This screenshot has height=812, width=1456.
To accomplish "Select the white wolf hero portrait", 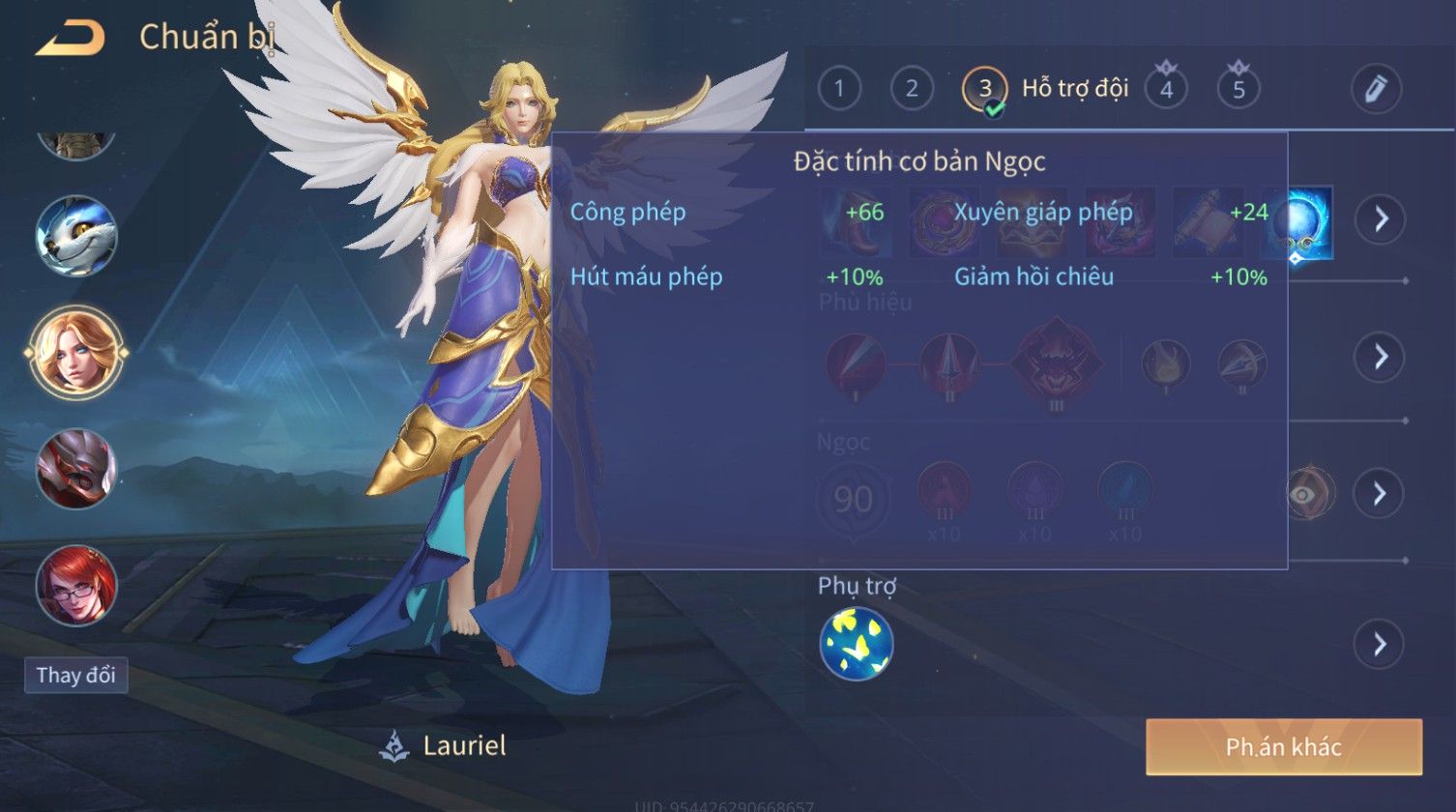I will pyautogui.click(x=76, y=237).
